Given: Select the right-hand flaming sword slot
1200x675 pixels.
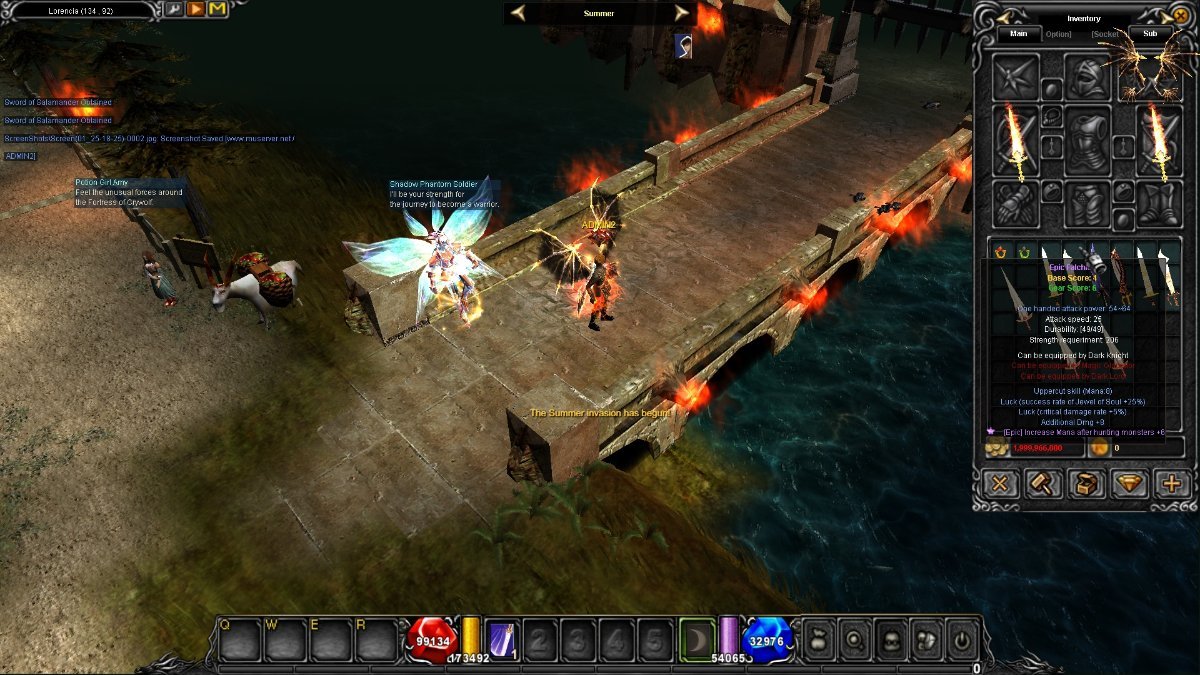Looking at the screenshot, I should (x=1160, y=140).
